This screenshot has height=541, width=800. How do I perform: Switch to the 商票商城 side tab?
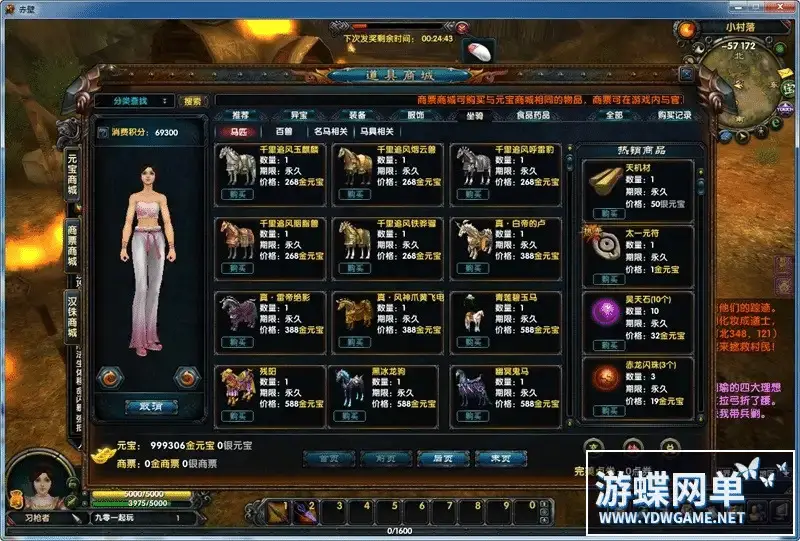[73, 245]
